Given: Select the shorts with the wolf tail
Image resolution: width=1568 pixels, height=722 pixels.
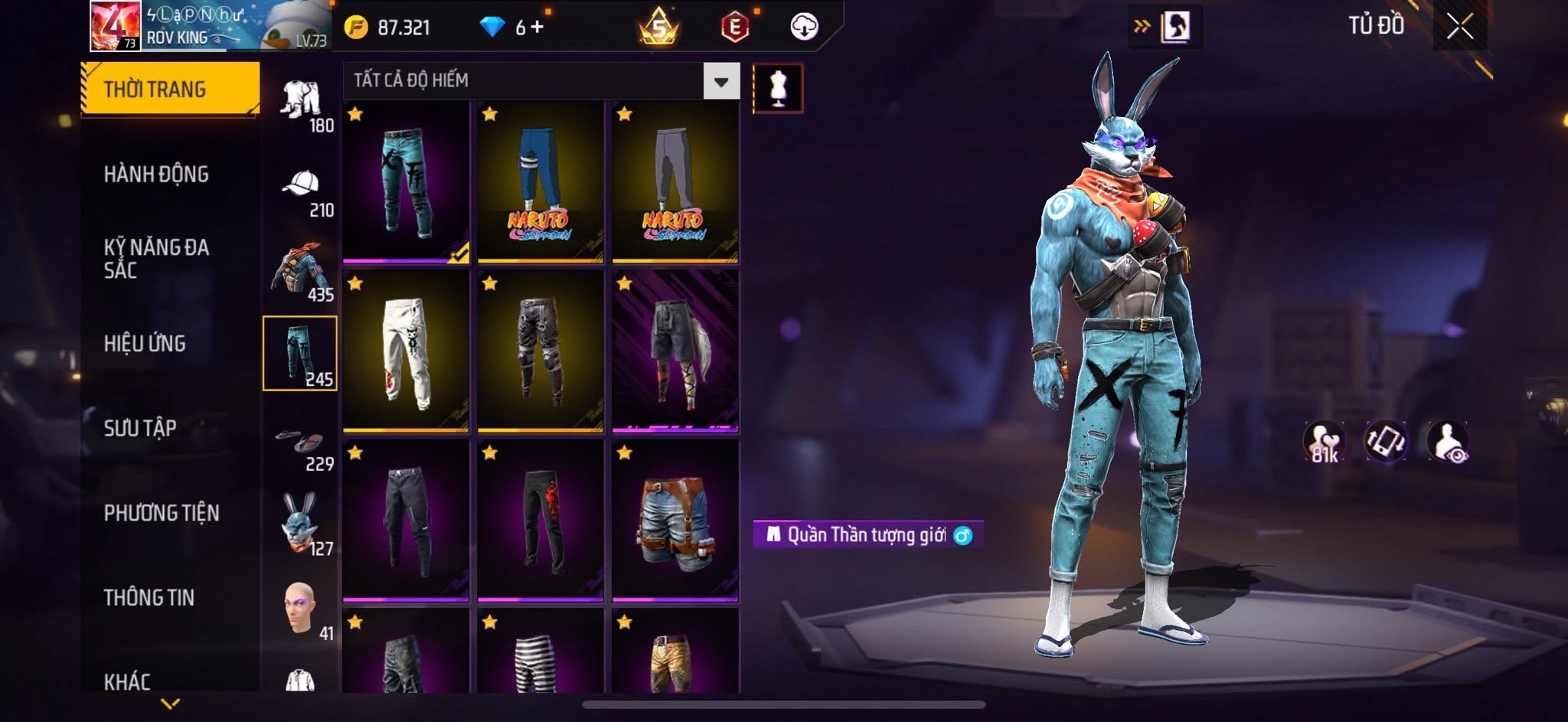Looking at the screenshot, I should click(675, 351).
